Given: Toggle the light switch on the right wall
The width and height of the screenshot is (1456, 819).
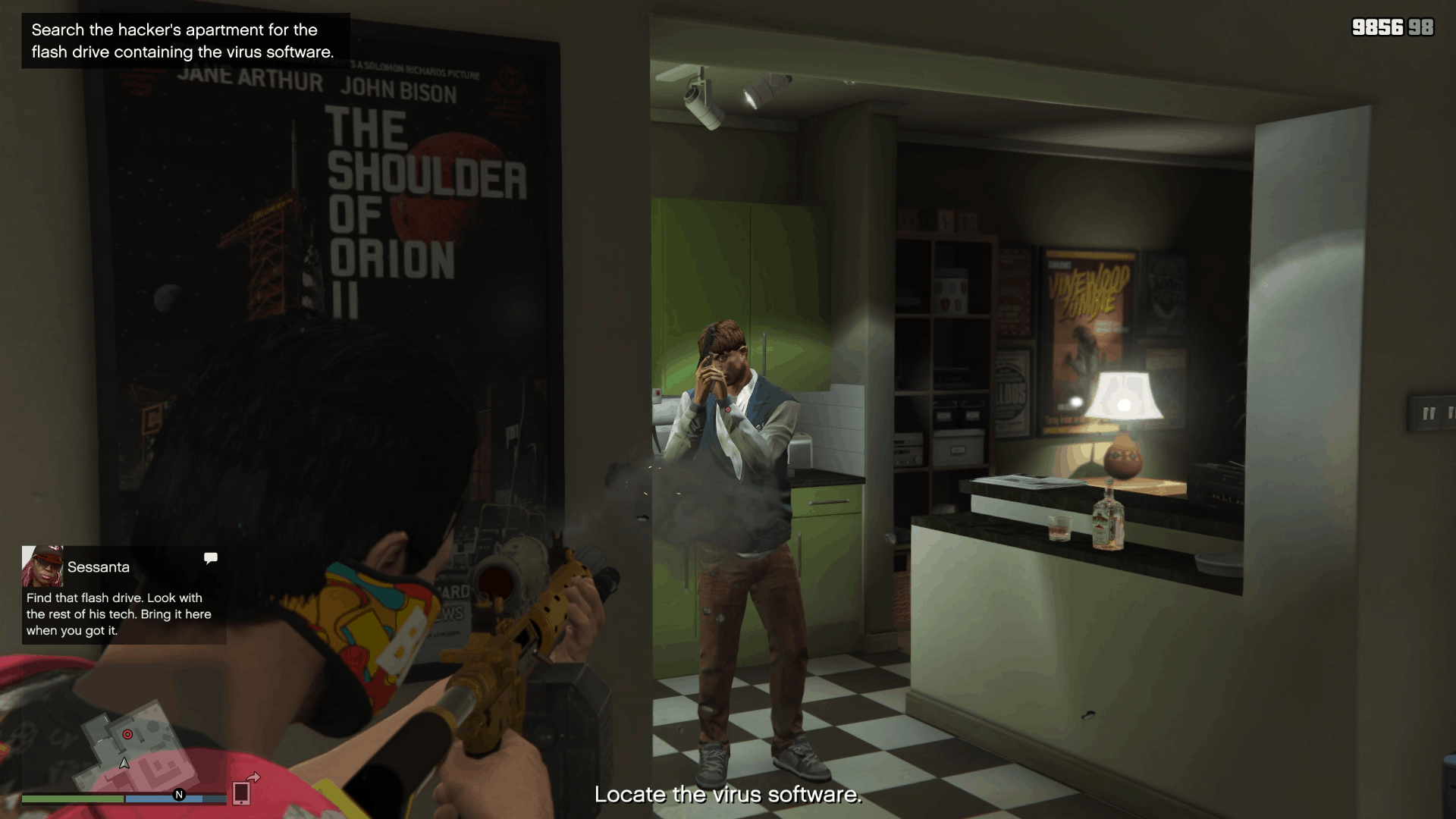Looking at the screenshot, I should click(x=1432, y=414).
